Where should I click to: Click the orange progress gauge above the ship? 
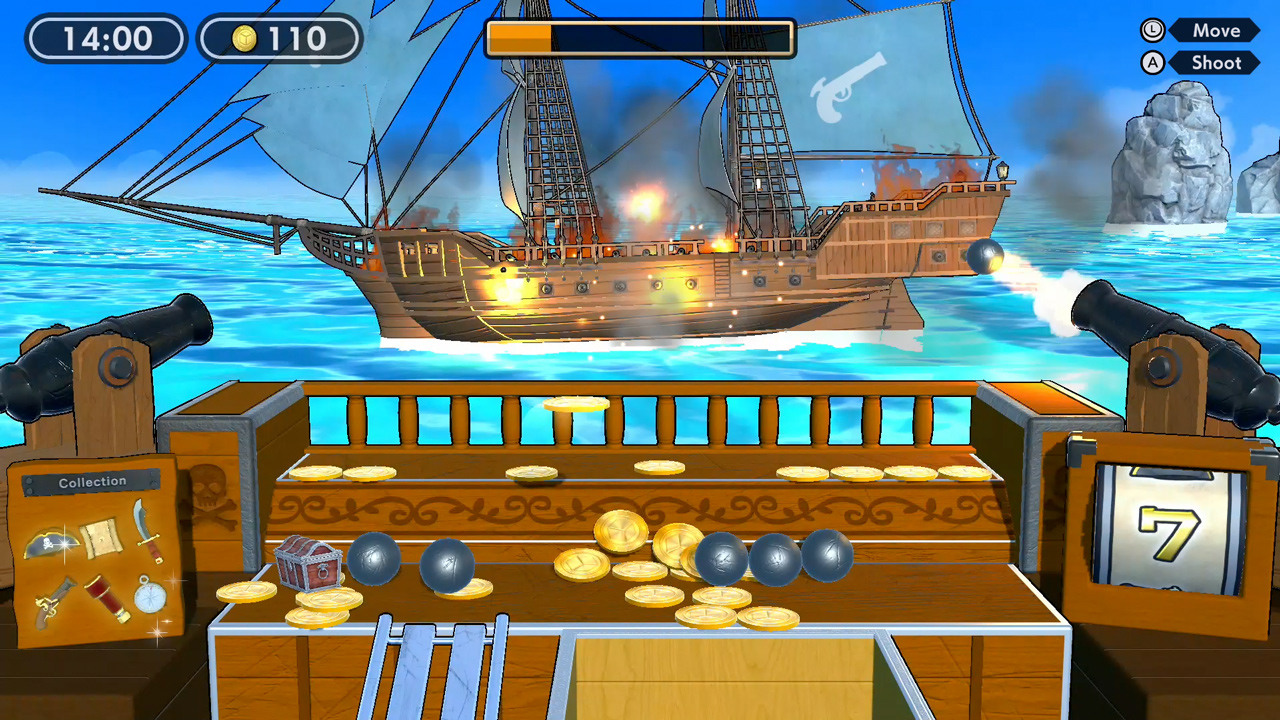click(x=520, y=37)
